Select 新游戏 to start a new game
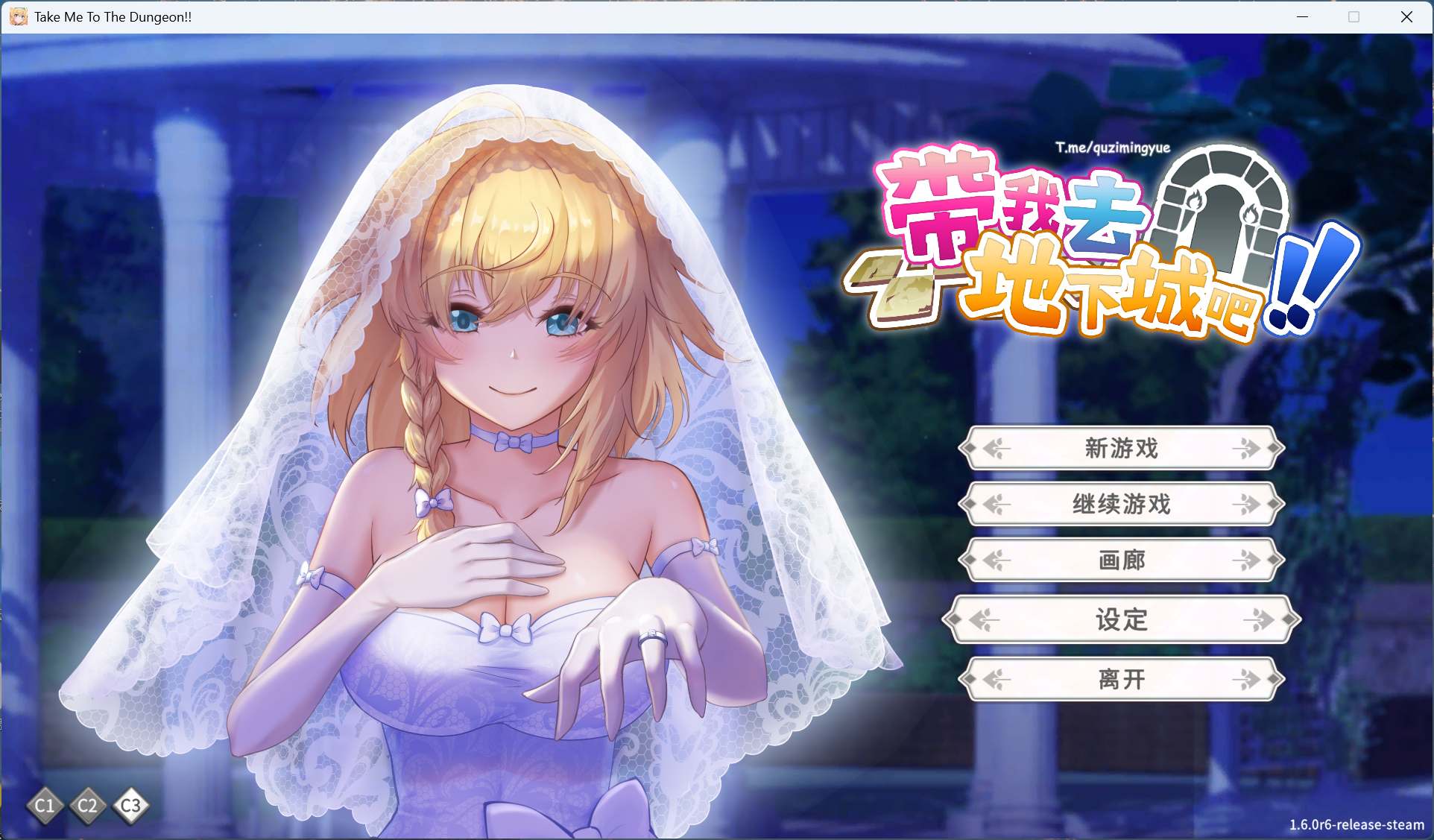This screenshot has height=840, width=1434. [1120, 449]
